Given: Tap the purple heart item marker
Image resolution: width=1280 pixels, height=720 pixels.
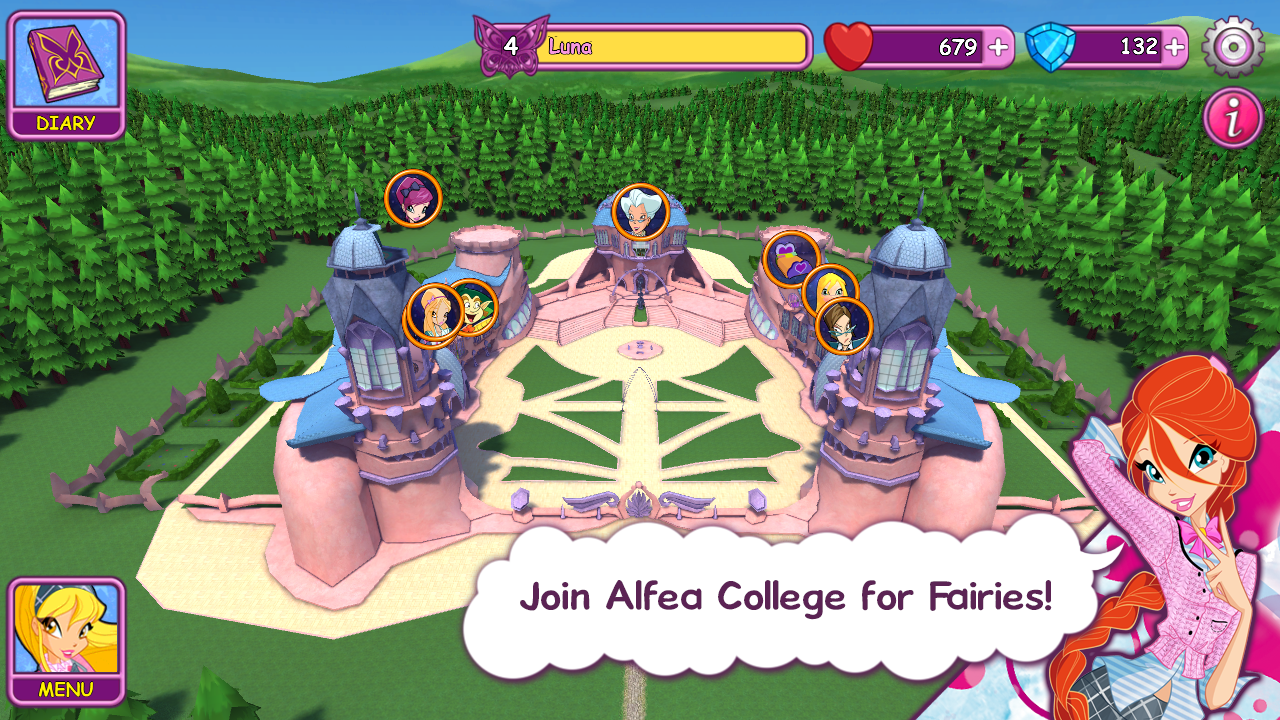Looking at the screenshot, I should click(791, 258).
